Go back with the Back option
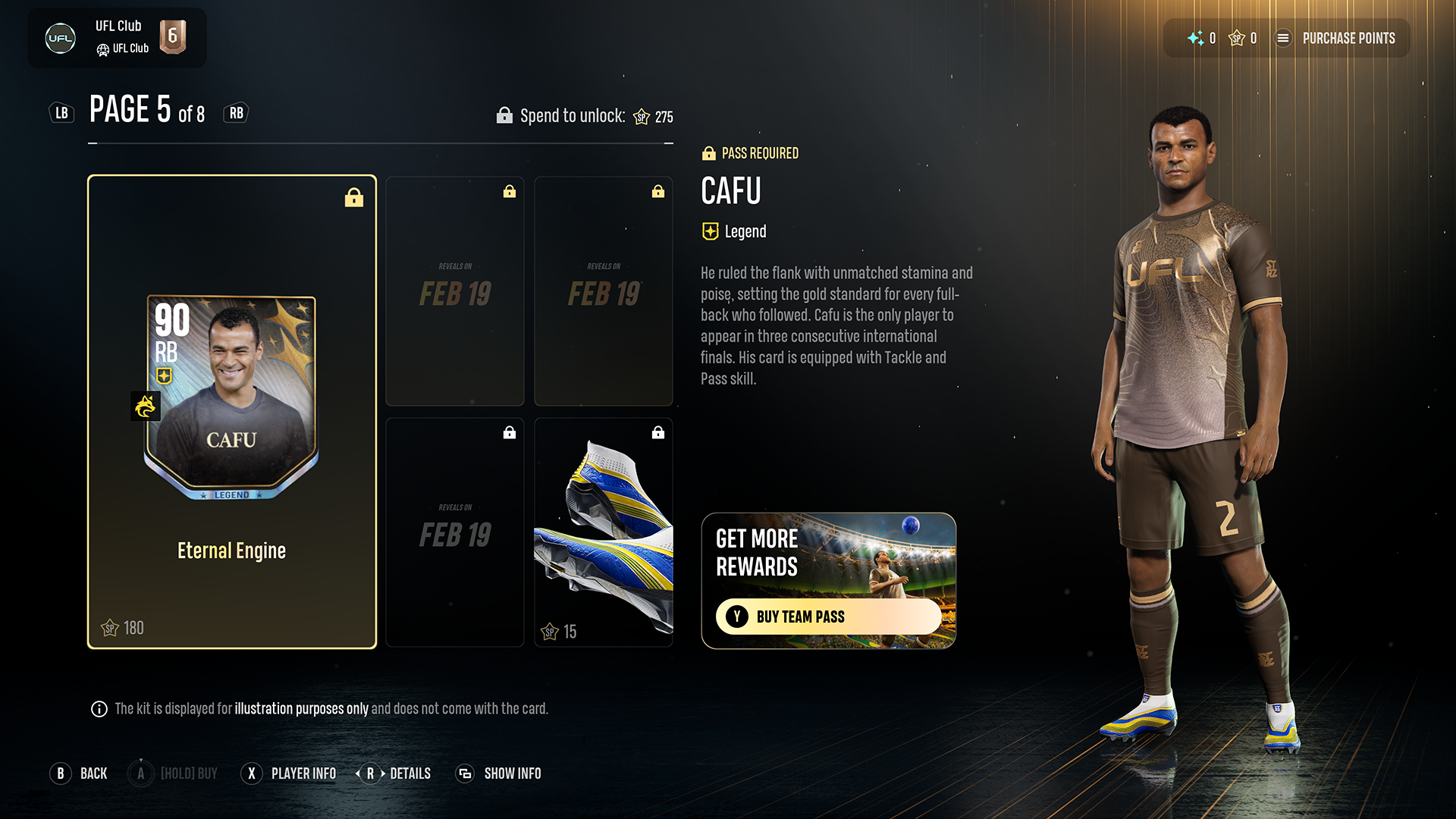1456x819 pixels. [x=79, y=773]
